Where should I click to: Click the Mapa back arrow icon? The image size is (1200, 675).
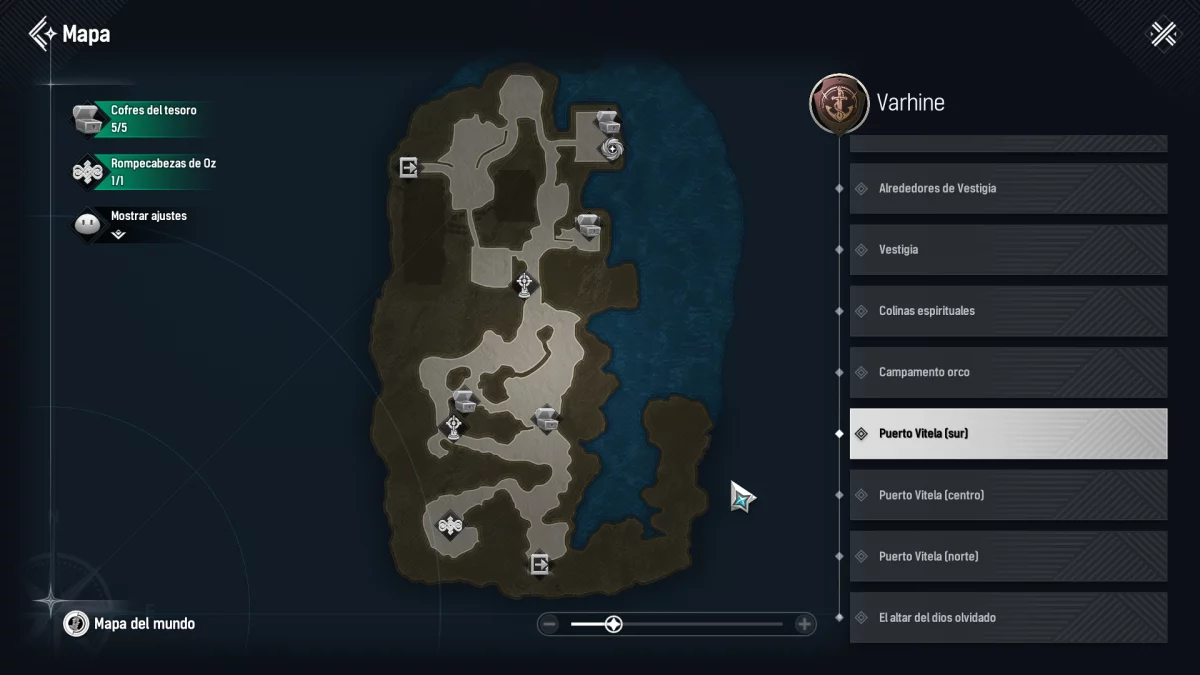(42, 34)
